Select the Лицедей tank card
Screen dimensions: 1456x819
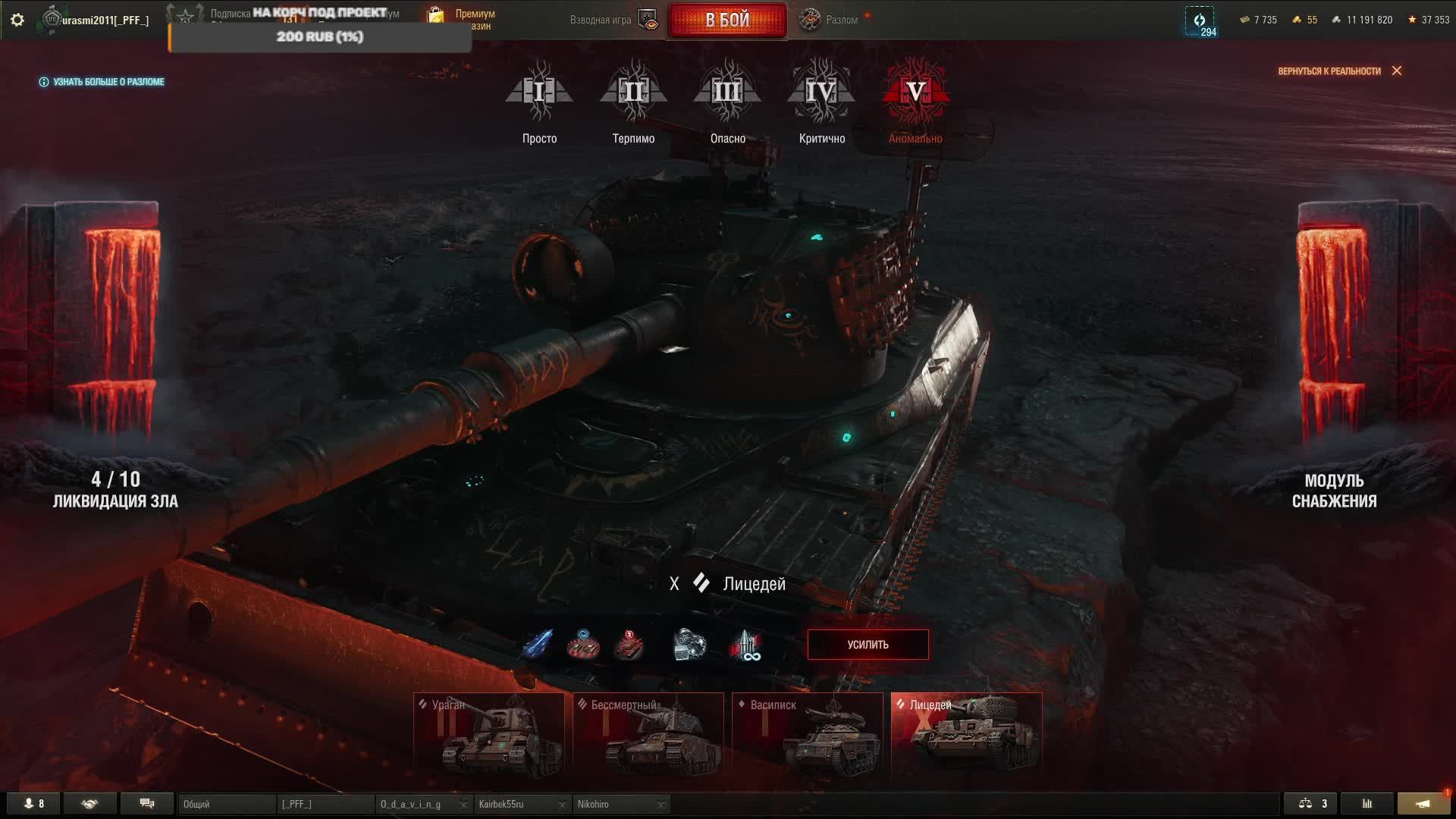pyautogui.click(x=966, y=736)
